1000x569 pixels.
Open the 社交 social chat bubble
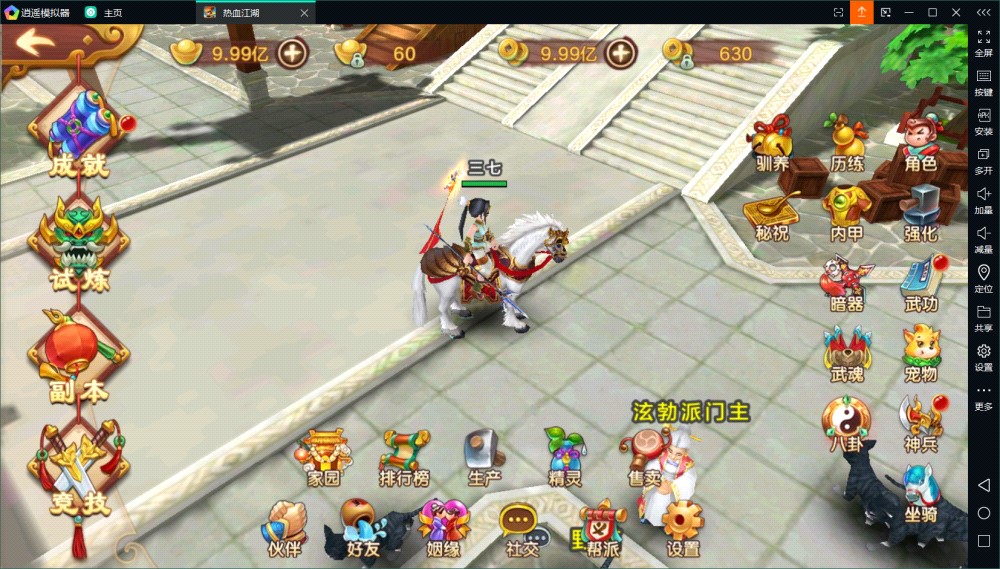(520, 528)
